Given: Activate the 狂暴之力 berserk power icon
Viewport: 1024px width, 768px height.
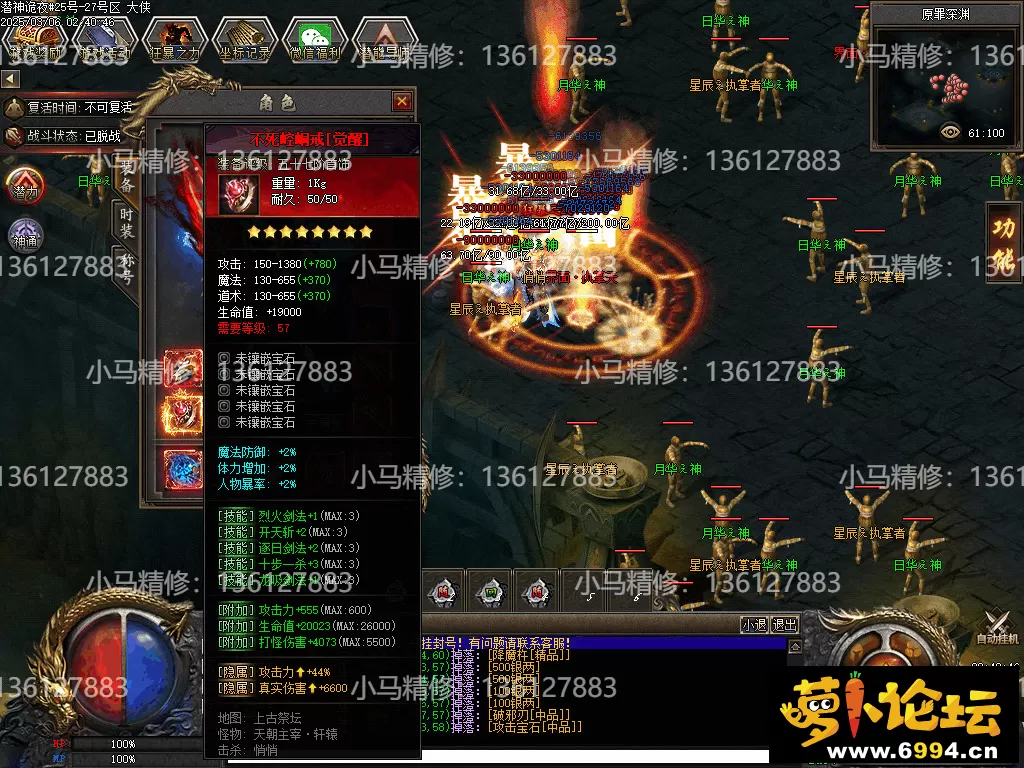Looking at the screenshot, I should coord(174,41).
